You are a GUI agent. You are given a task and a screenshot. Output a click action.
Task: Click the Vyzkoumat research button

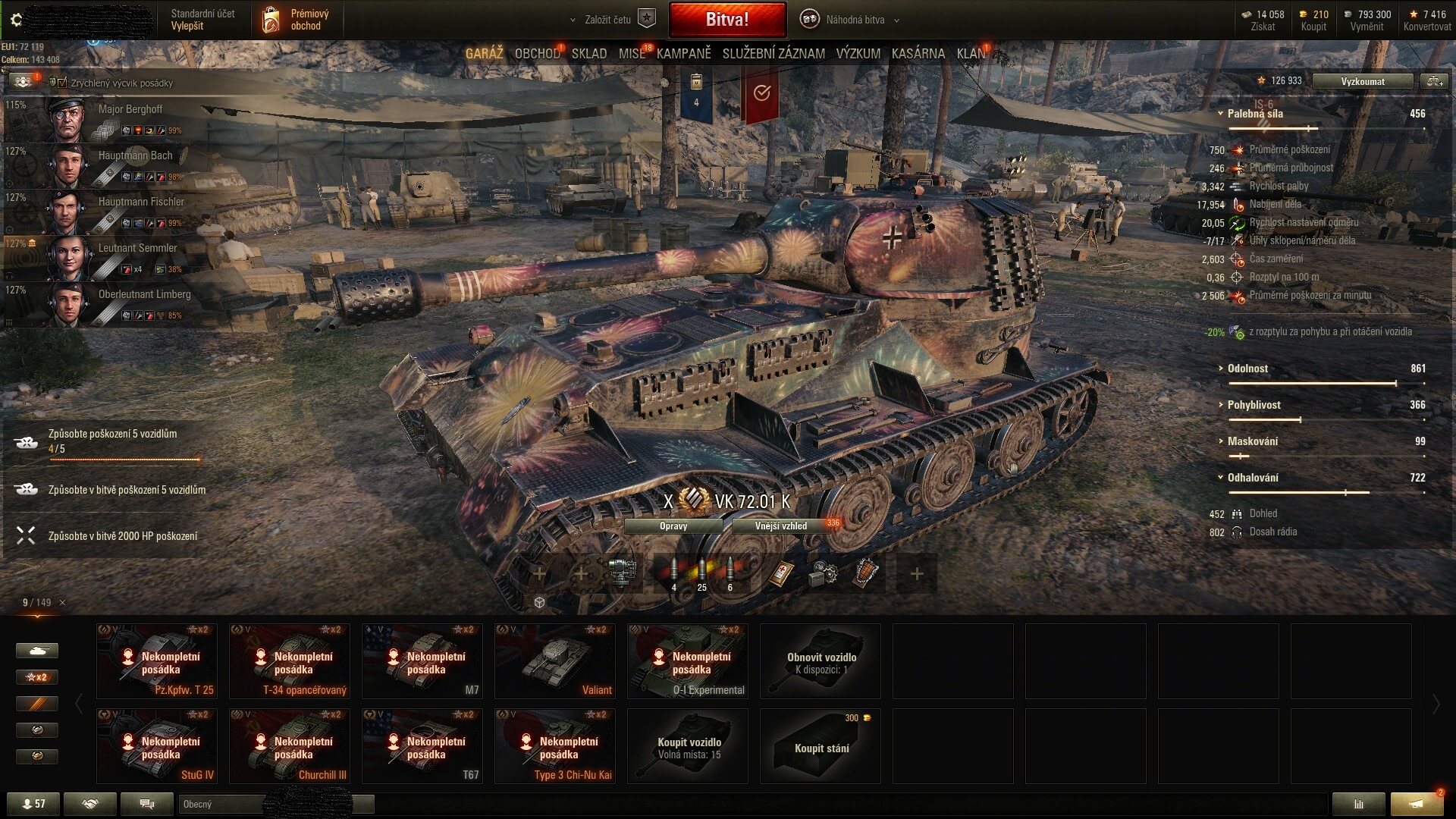tap(1362, 81)
